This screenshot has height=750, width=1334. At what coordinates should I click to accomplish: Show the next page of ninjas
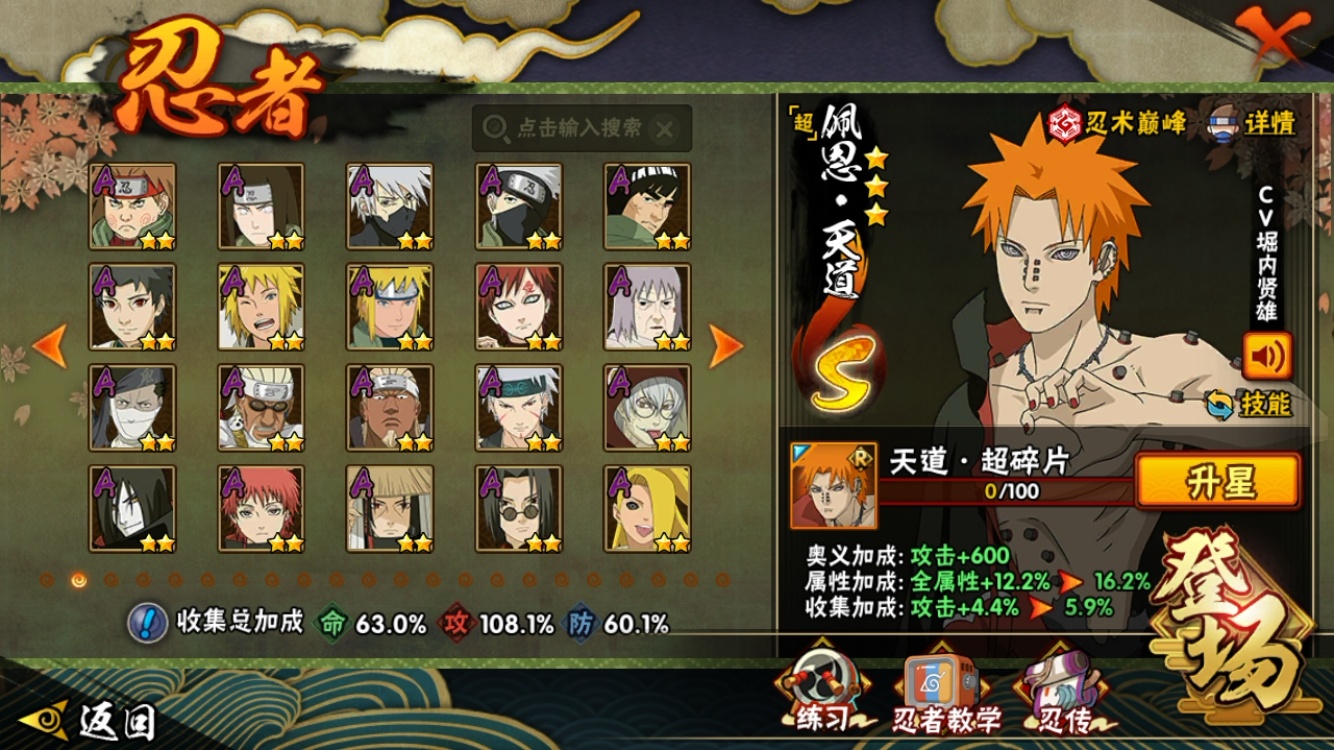click(726, 346)
